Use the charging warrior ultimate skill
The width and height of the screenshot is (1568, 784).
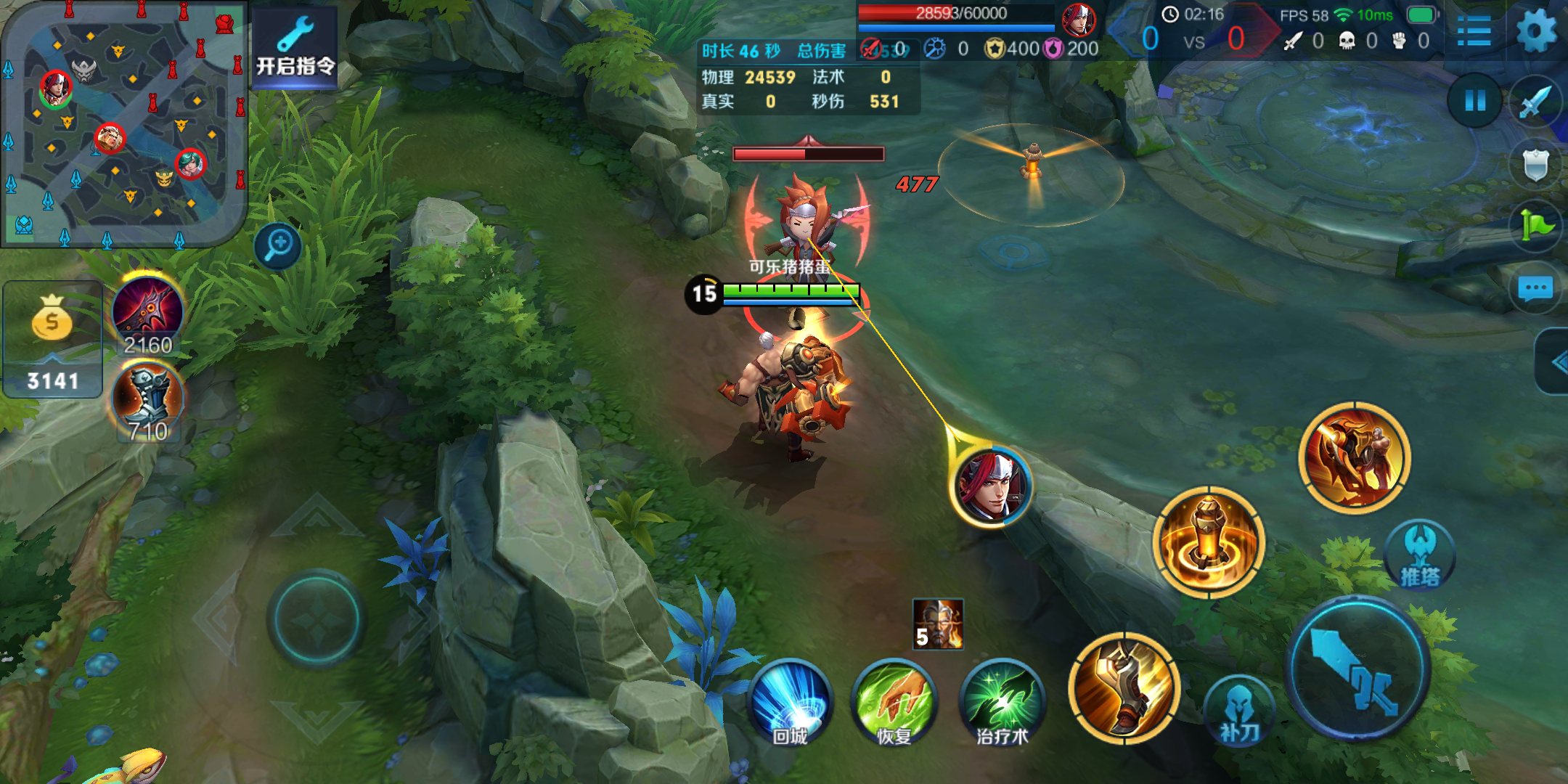(1355, 457)
